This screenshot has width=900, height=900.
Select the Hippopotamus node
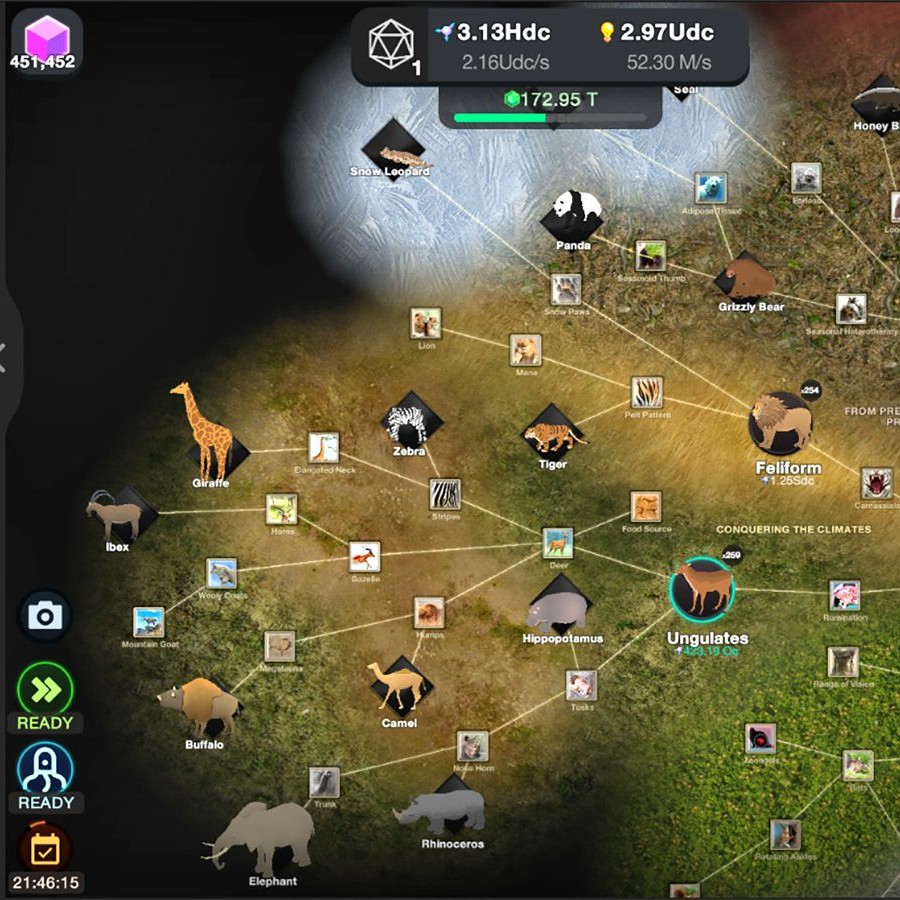click(560, 608)
